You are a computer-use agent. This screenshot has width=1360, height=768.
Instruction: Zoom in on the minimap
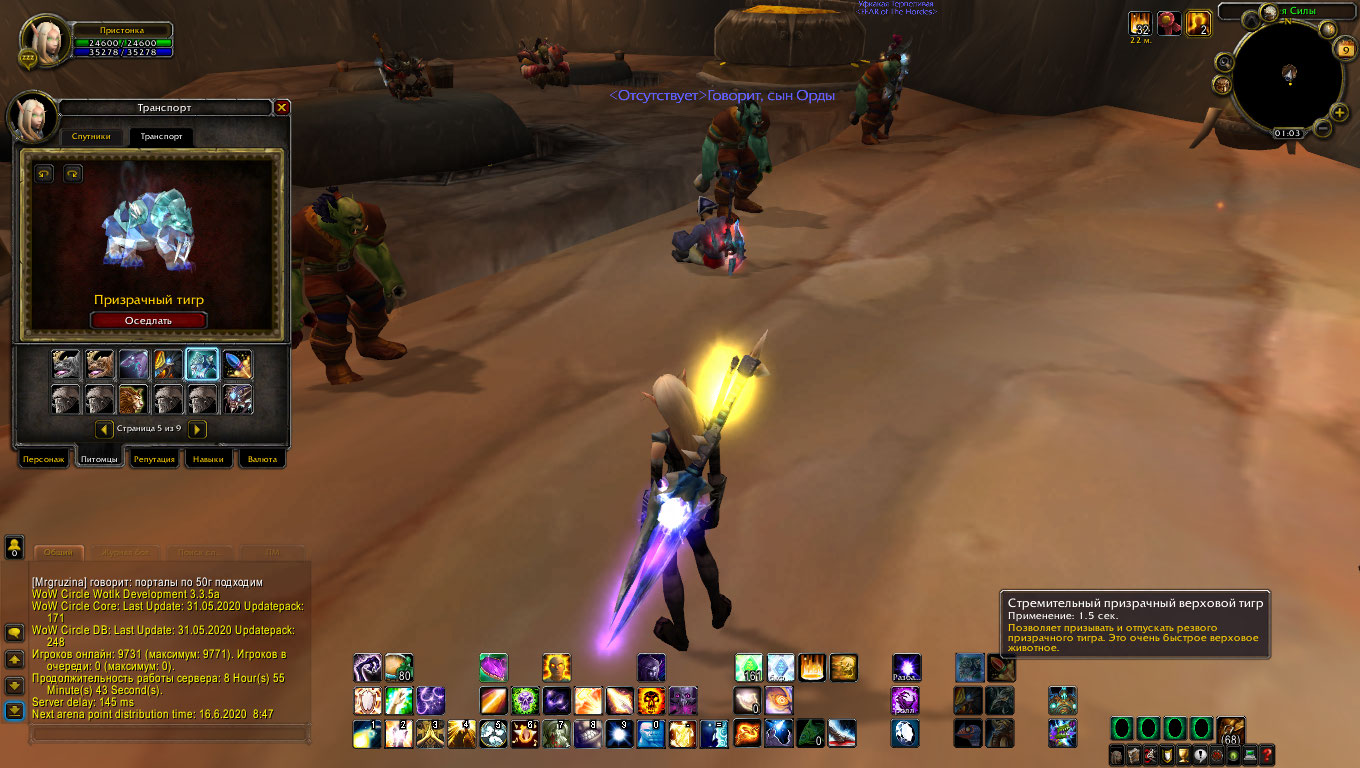coord(1339,113)
